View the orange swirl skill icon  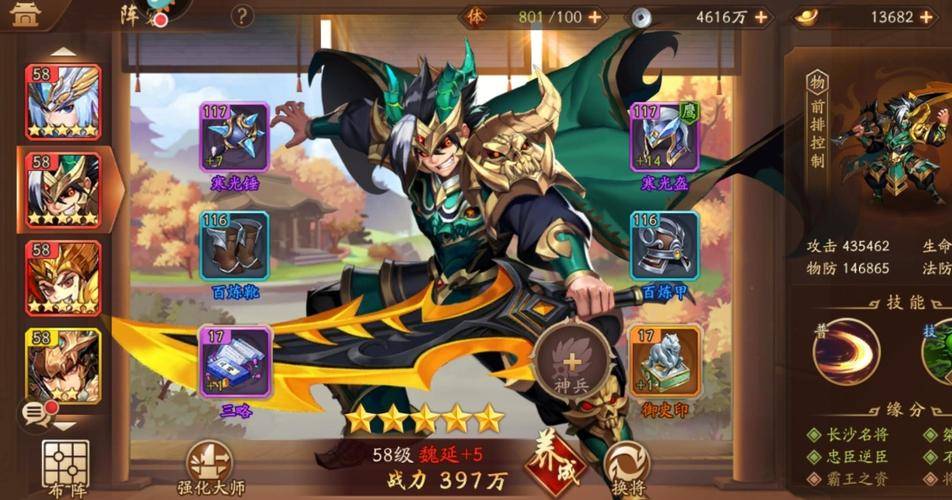(846, 351)
